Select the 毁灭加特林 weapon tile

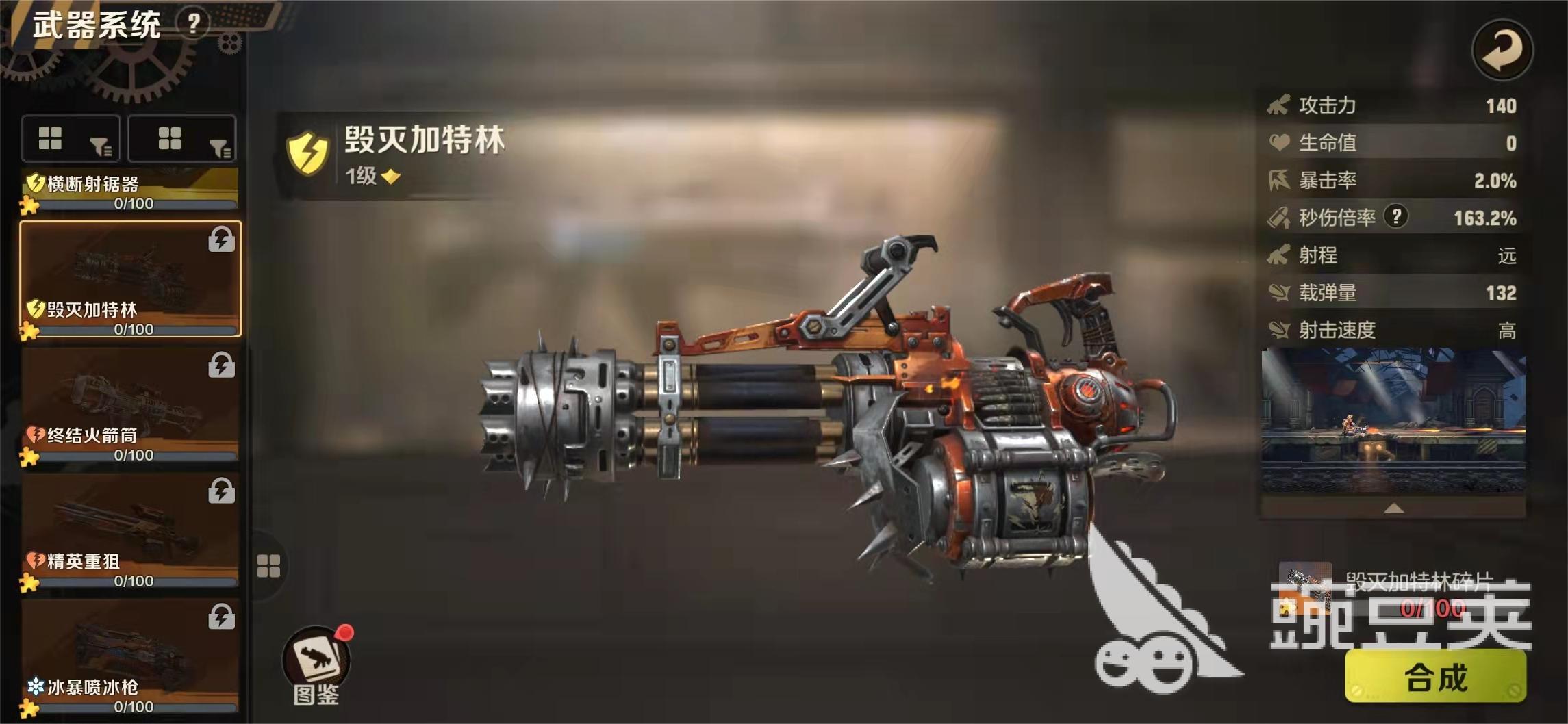130,279
